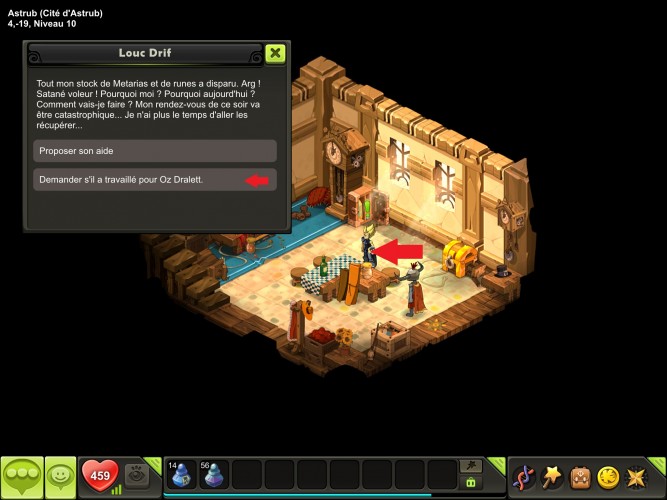The image size is (667, 500).
Task: Choose the 'Proposer son aide' reply
Action: pyautogui.click(x=155, y=150)
